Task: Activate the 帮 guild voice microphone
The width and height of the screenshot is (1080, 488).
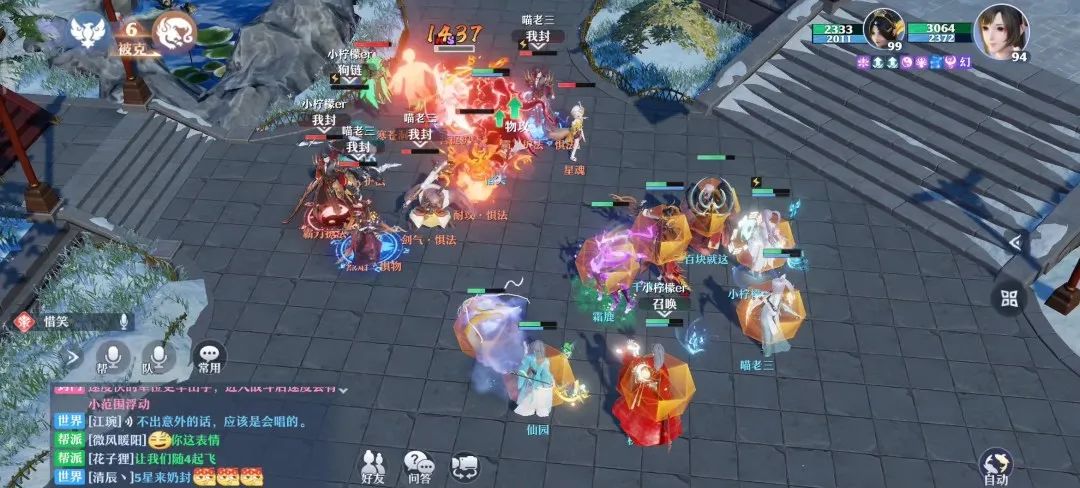Action: (112, 356)
